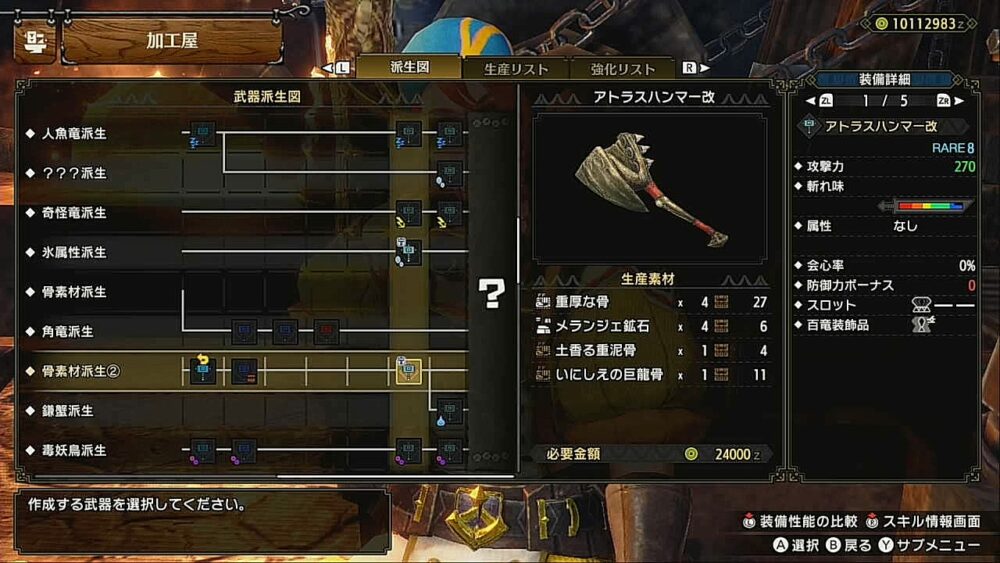Pick the 奇怪竜派生 weapon branch

75,213
